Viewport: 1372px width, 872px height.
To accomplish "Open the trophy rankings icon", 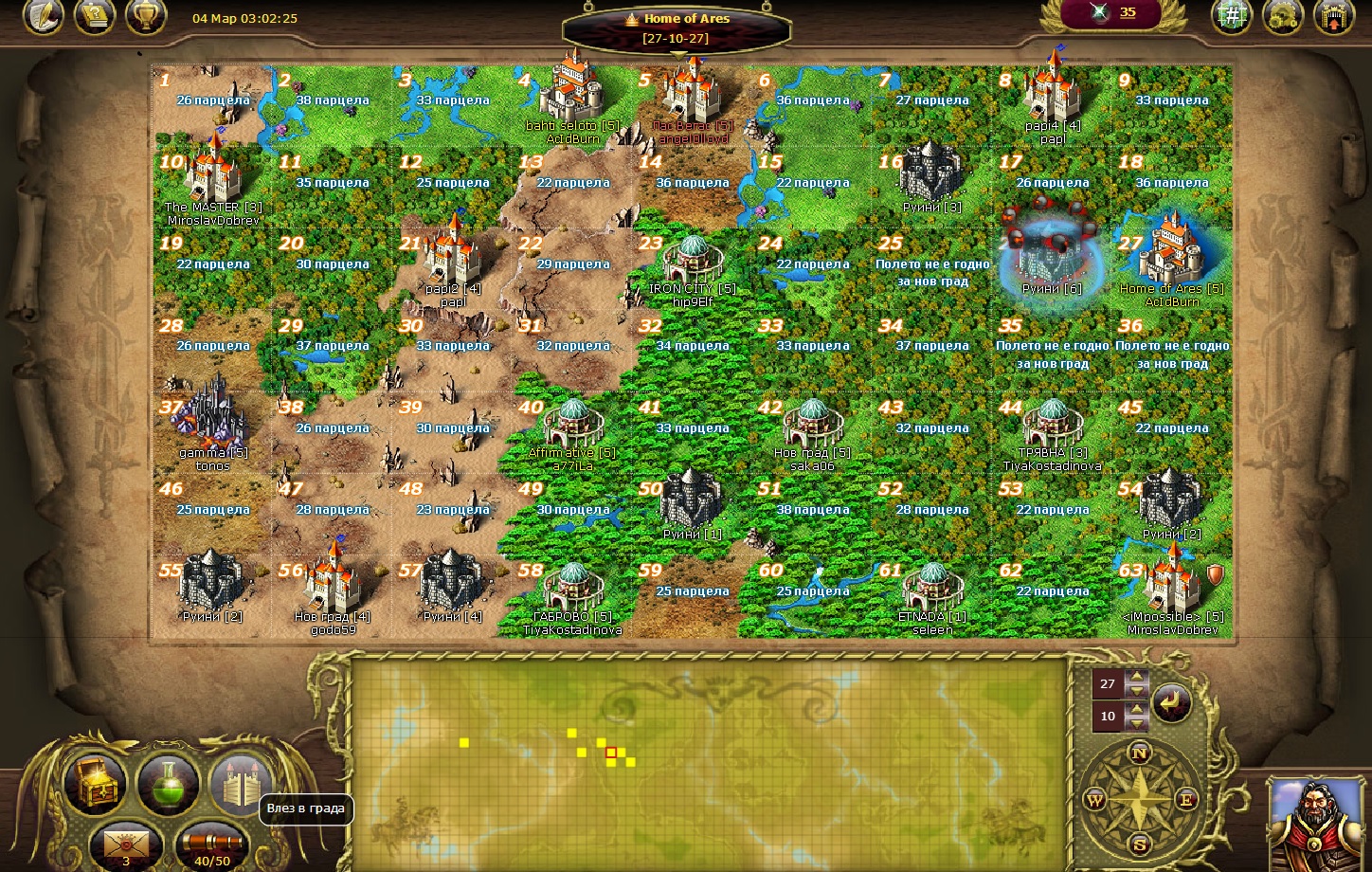I will click(146, 15).
